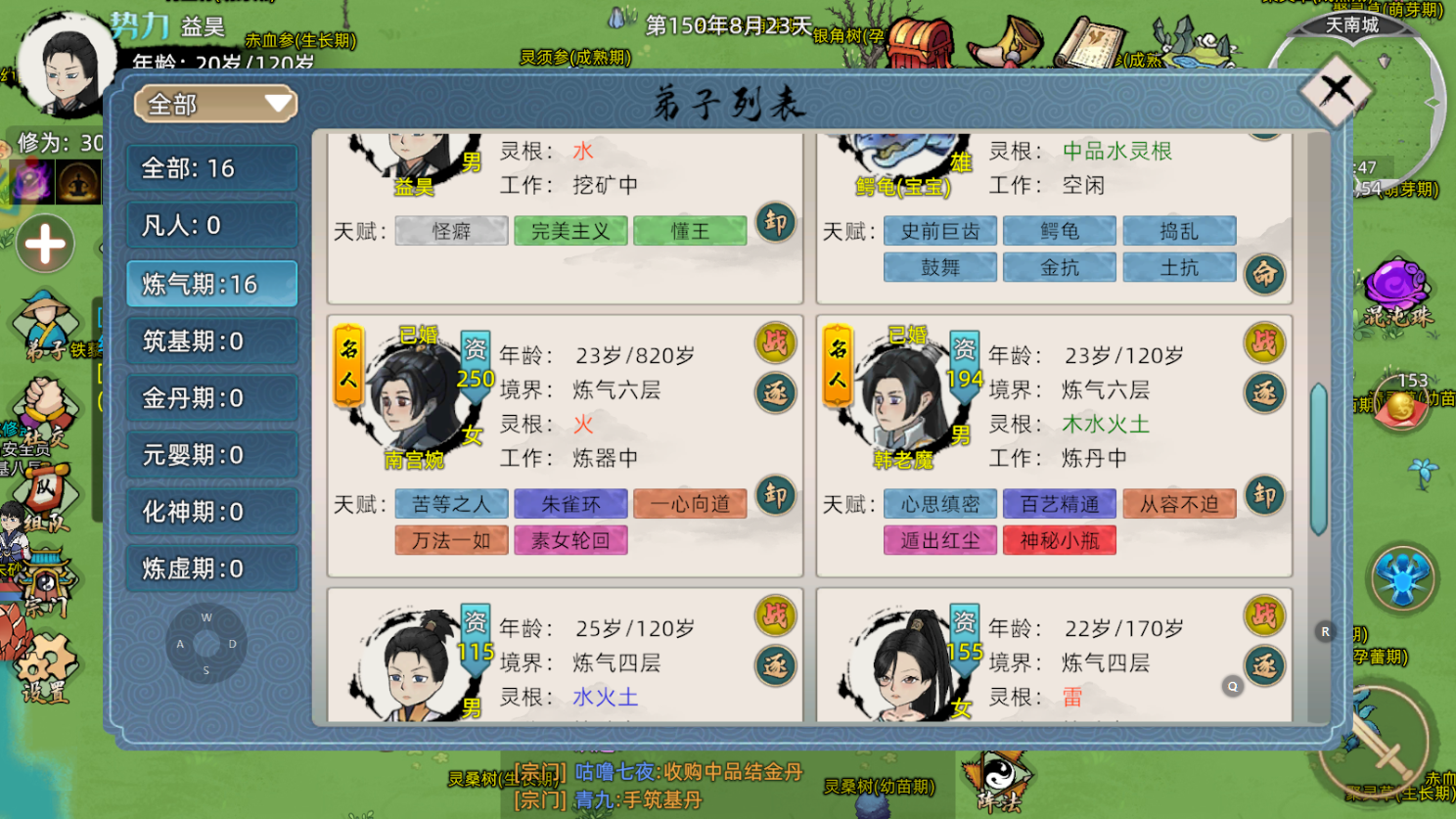Click the 名人 badge on 南宫婉's card
Image resolution: width=1456 pixels, height=819 pixels.
pos(347,362)
